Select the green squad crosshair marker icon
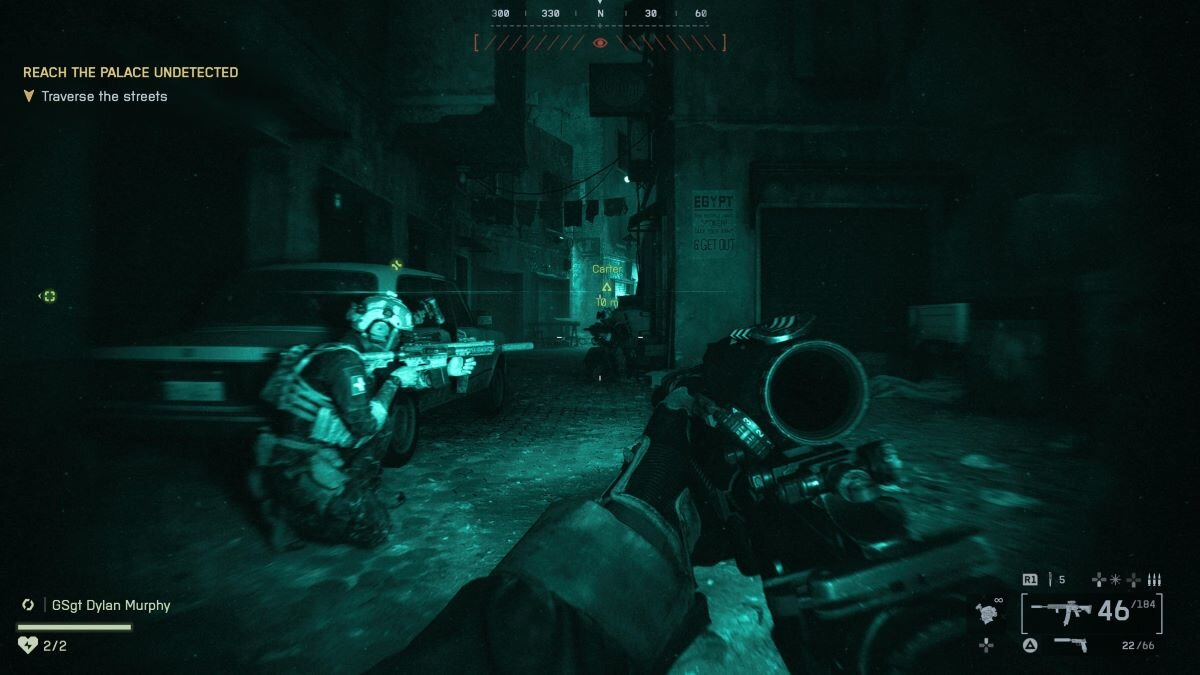This screenshot has width=1200, height=675. pyautogui.click(x=49, y=296)
